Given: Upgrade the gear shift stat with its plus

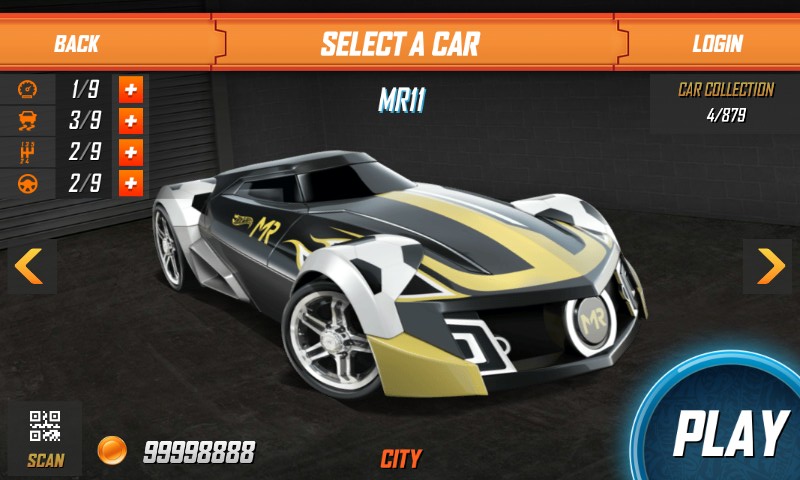Looking at the screenshot, I should tap(131, 153).
